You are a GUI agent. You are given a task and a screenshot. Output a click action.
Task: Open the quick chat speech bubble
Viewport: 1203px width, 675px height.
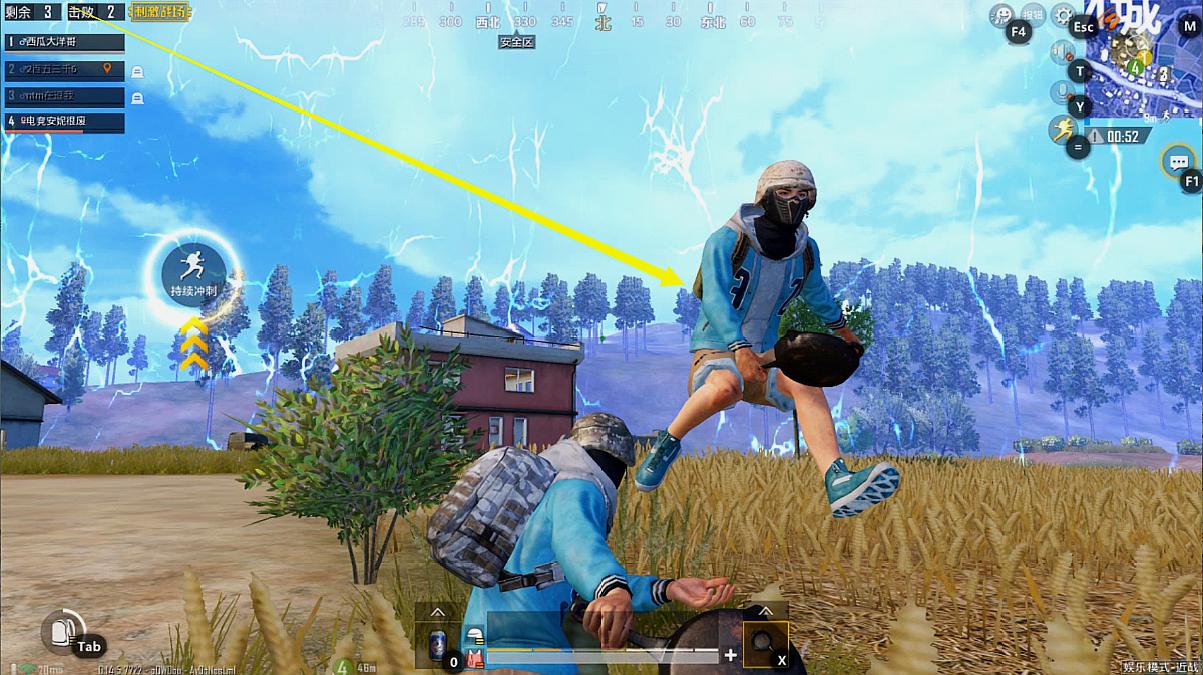(x=1178, y=160)
